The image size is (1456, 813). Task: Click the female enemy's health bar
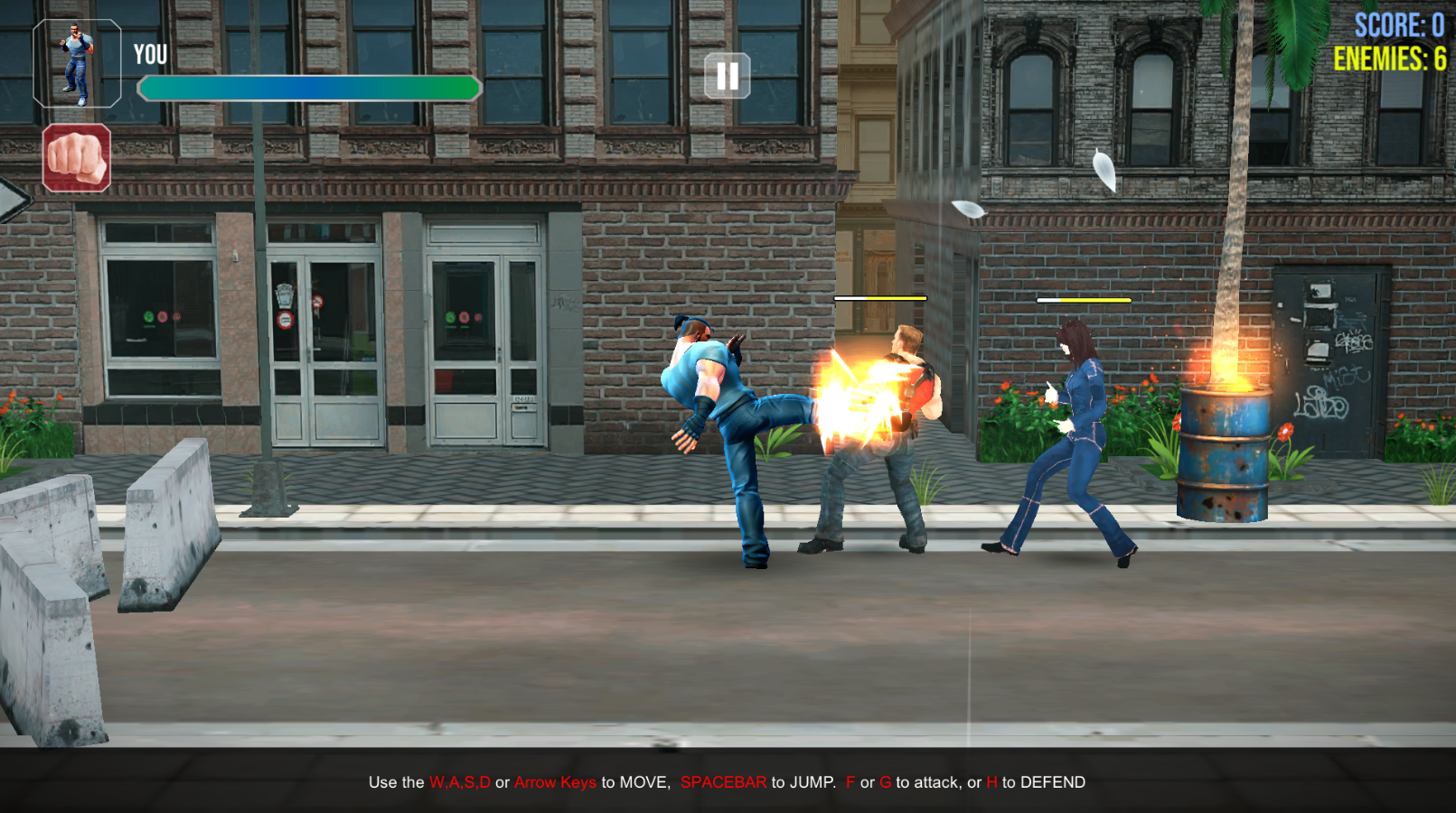1085,299
